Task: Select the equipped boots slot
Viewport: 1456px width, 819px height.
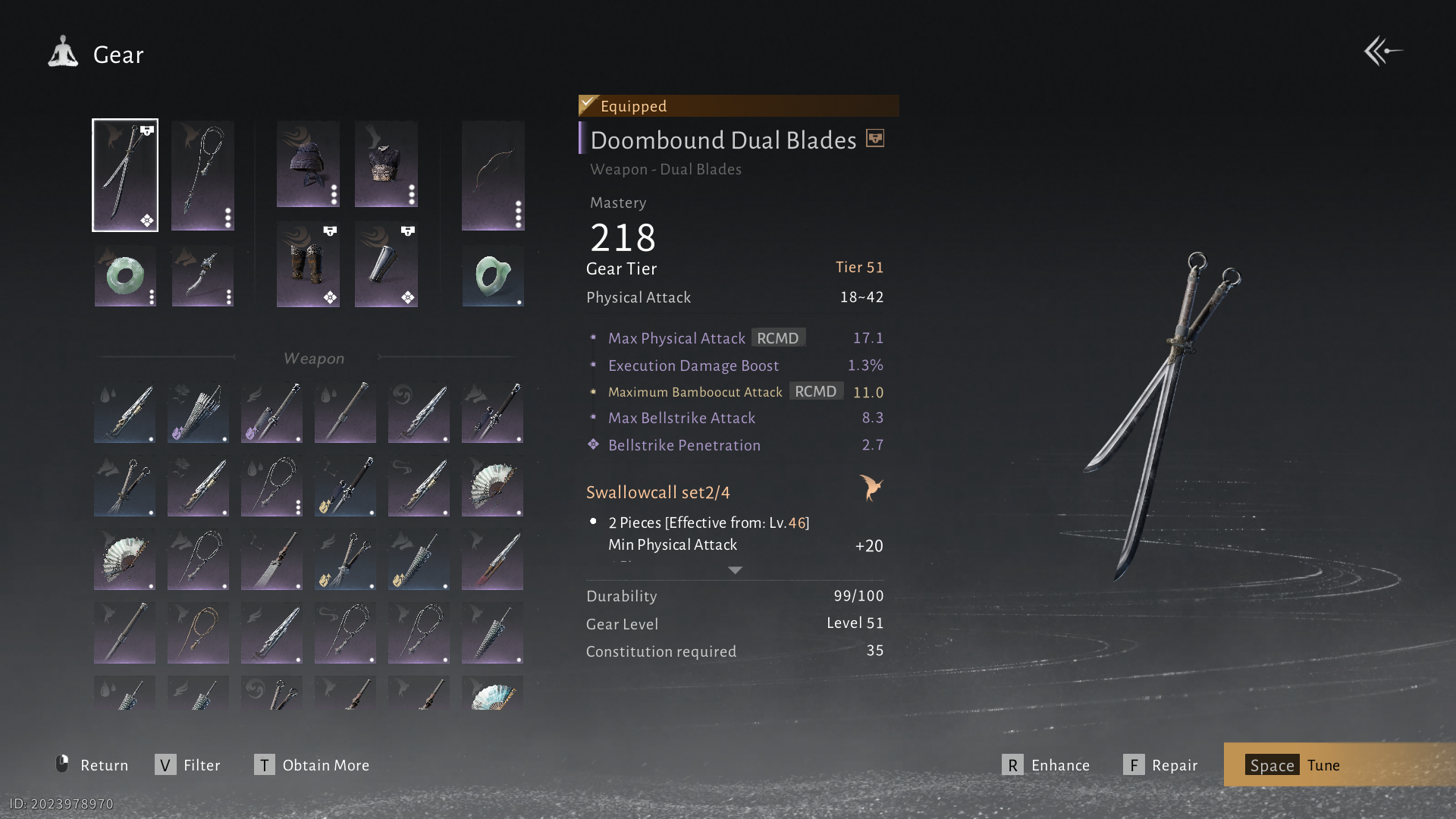Action: pyautogui.click(x=308, y=264)
